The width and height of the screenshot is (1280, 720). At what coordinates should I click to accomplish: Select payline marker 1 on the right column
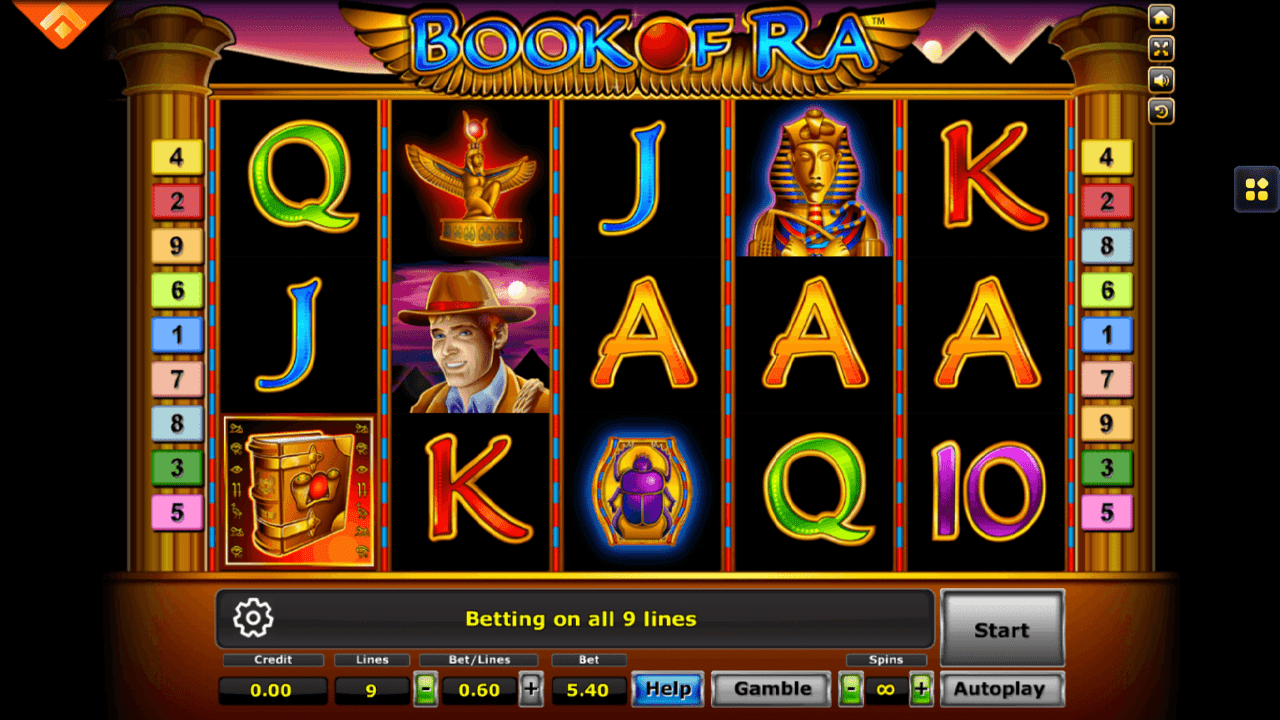[1107, 334]
